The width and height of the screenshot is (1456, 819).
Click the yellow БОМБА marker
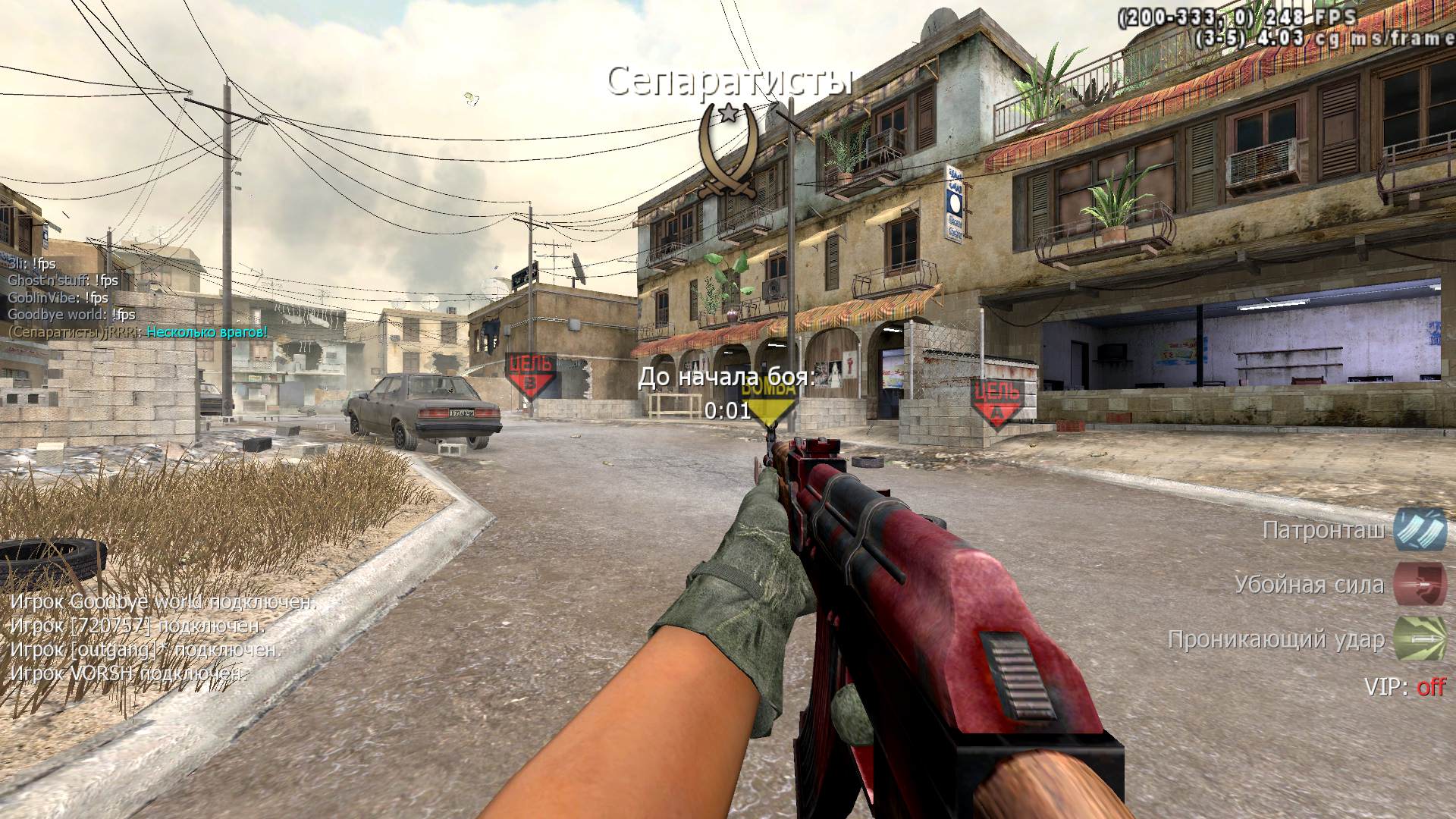769,403
